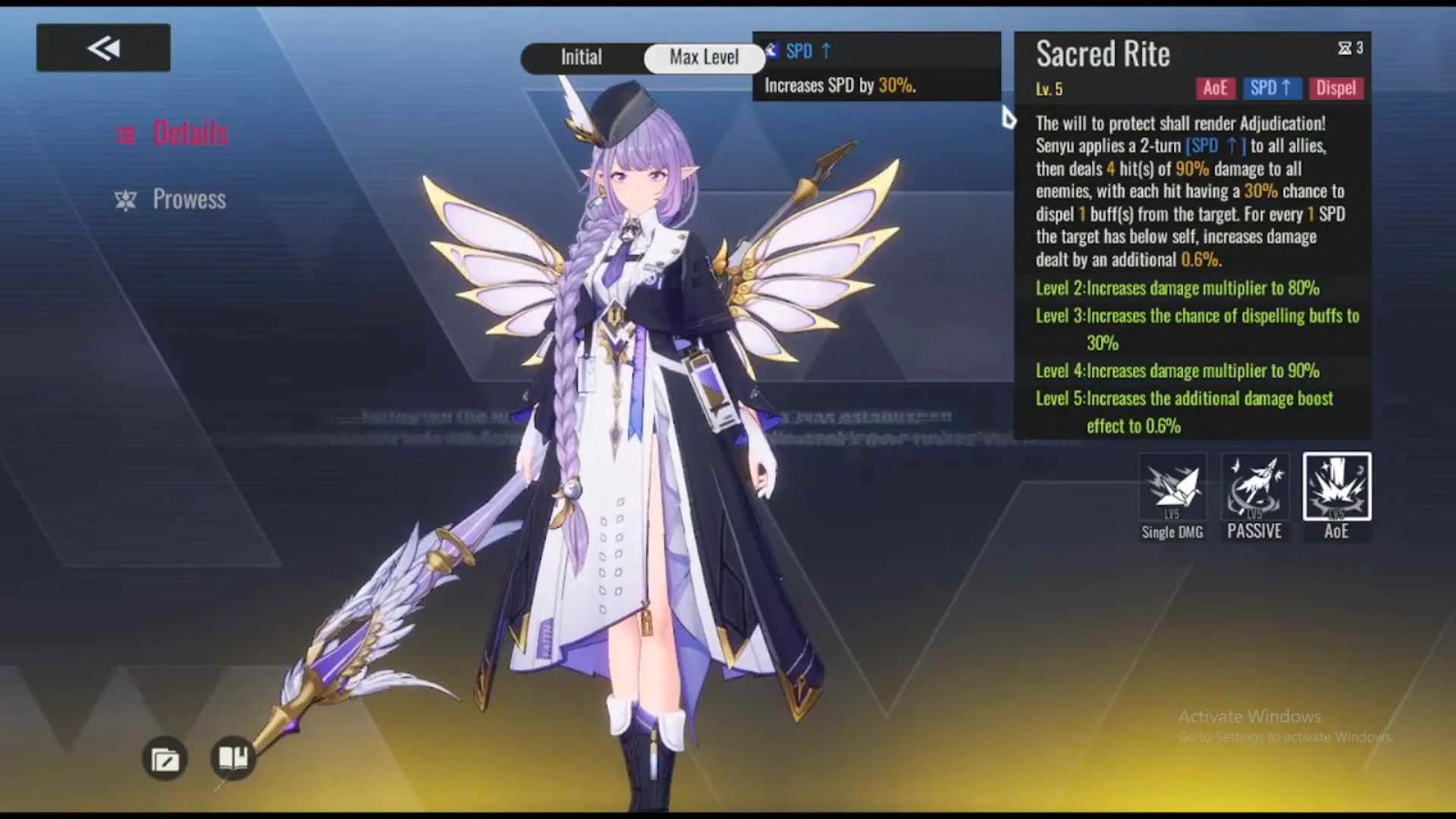Select the Dispel tag badge
Viewport: 1456px width, 819px height.
coord(1335,88)
